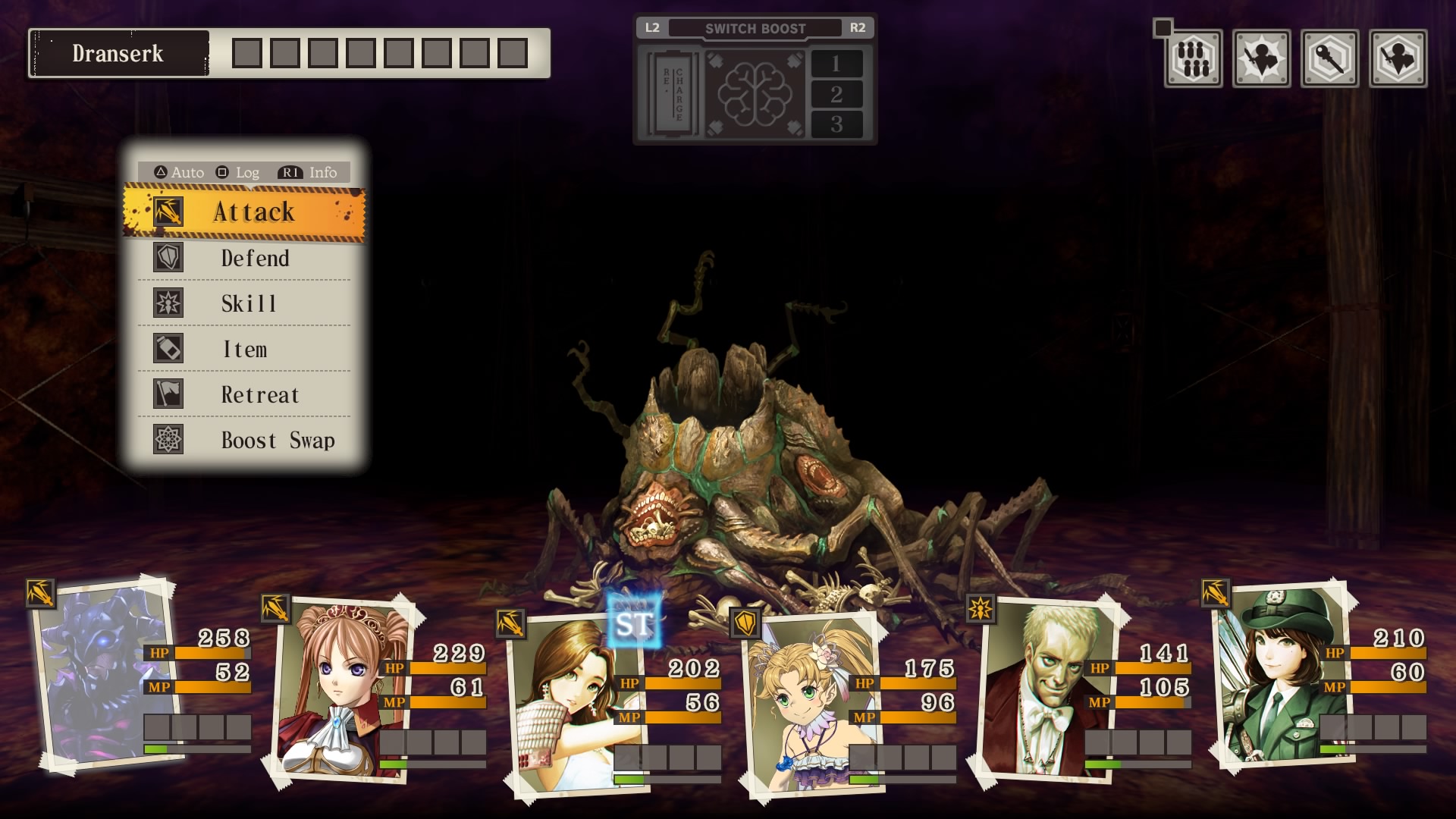Select Switch Boost slot 1

click(x=836, y=64)
